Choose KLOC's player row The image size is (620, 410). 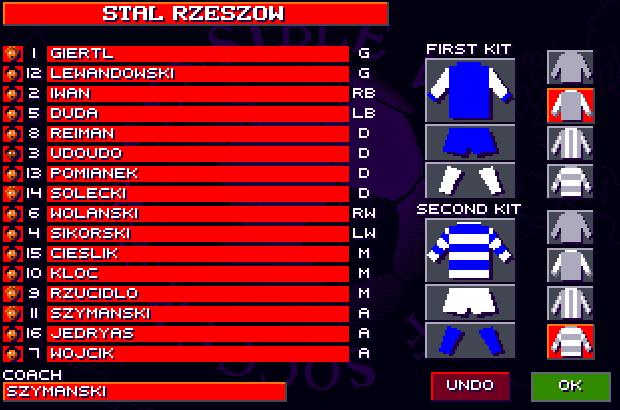[x=197, y=273]
